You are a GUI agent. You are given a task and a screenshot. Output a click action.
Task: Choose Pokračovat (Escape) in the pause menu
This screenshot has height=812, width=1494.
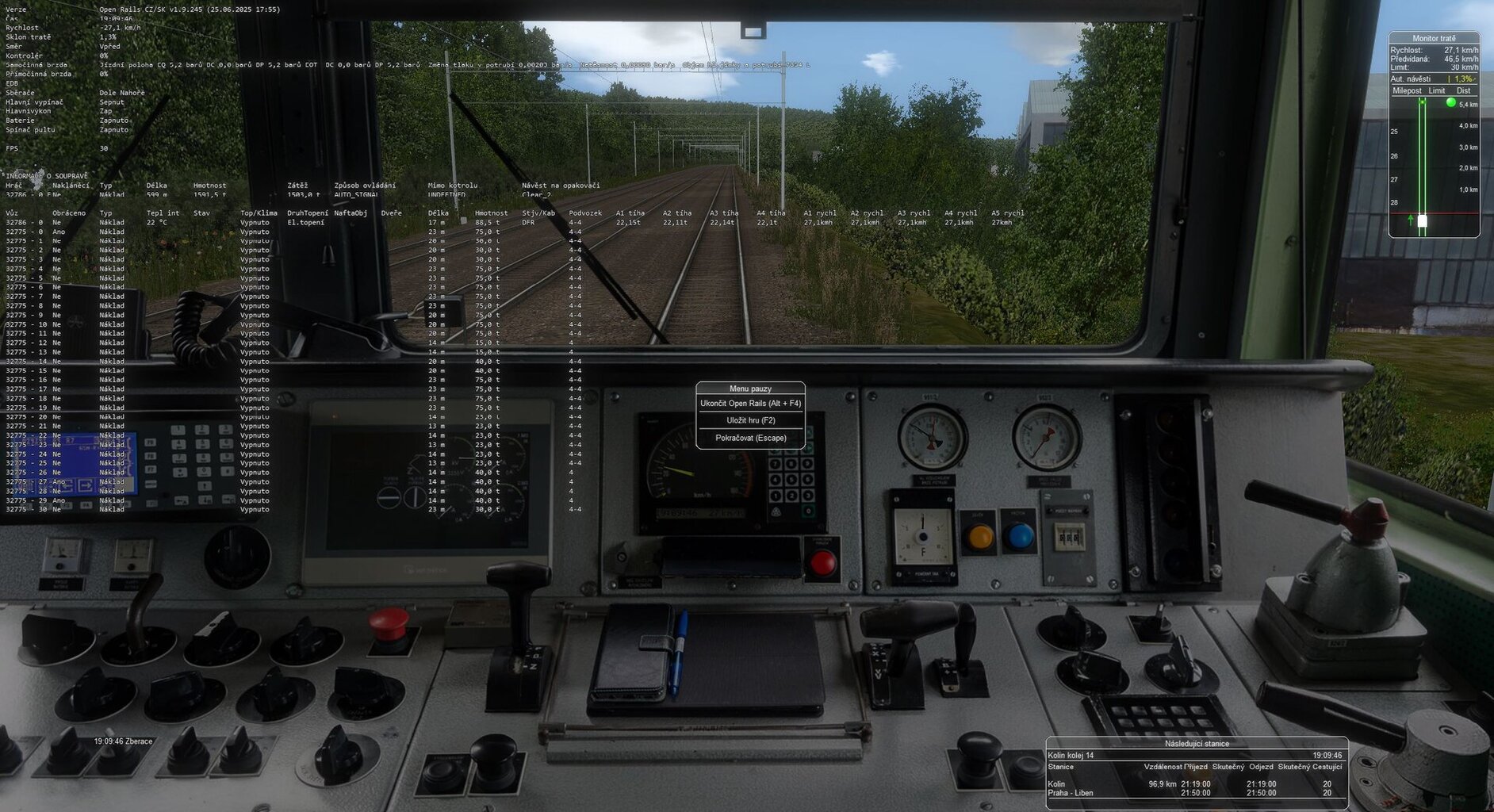(750, 438)
